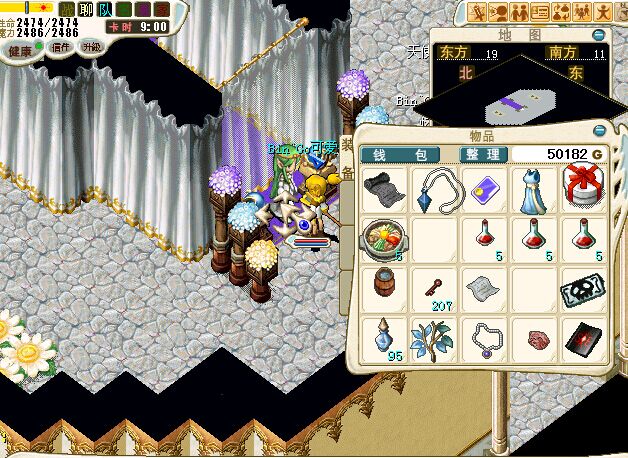Click the 升級 level-up button
The height and width of the screenshot is (458, 628).
[91, 47]
